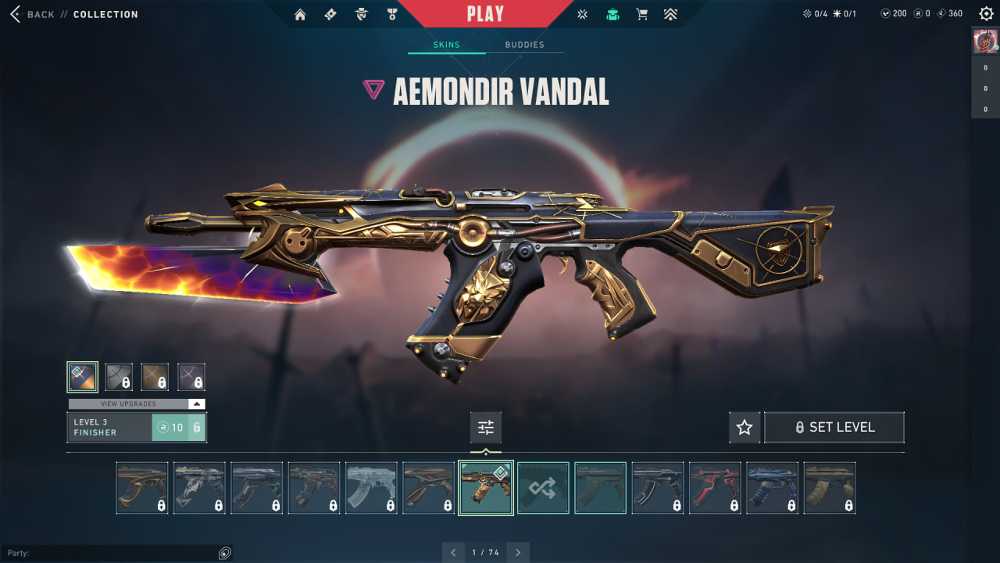Go to the previous skin page
Image resolution: width=1000 pixels, height=563 pixels.
tap(454, 552)
